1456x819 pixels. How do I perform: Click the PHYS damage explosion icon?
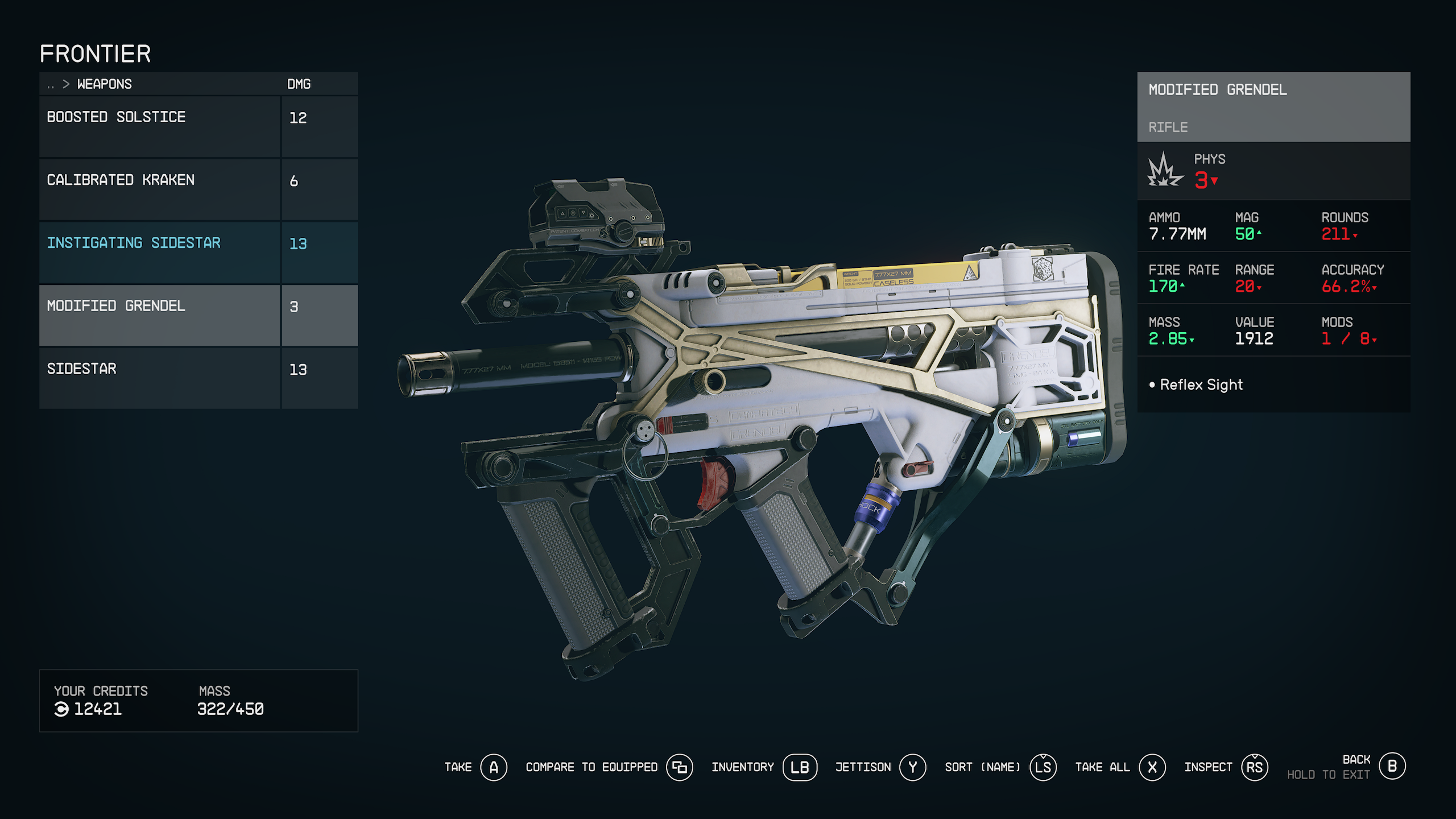1164,172
